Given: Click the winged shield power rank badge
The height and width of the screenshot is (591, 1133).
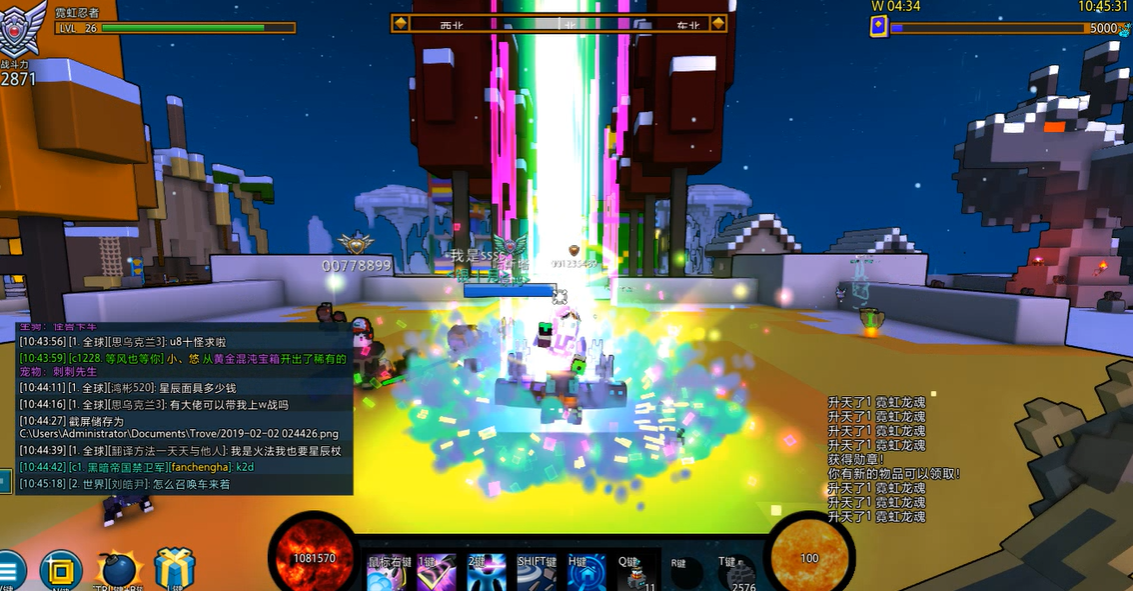Looking at the screenshot, I should coord(22,30).
